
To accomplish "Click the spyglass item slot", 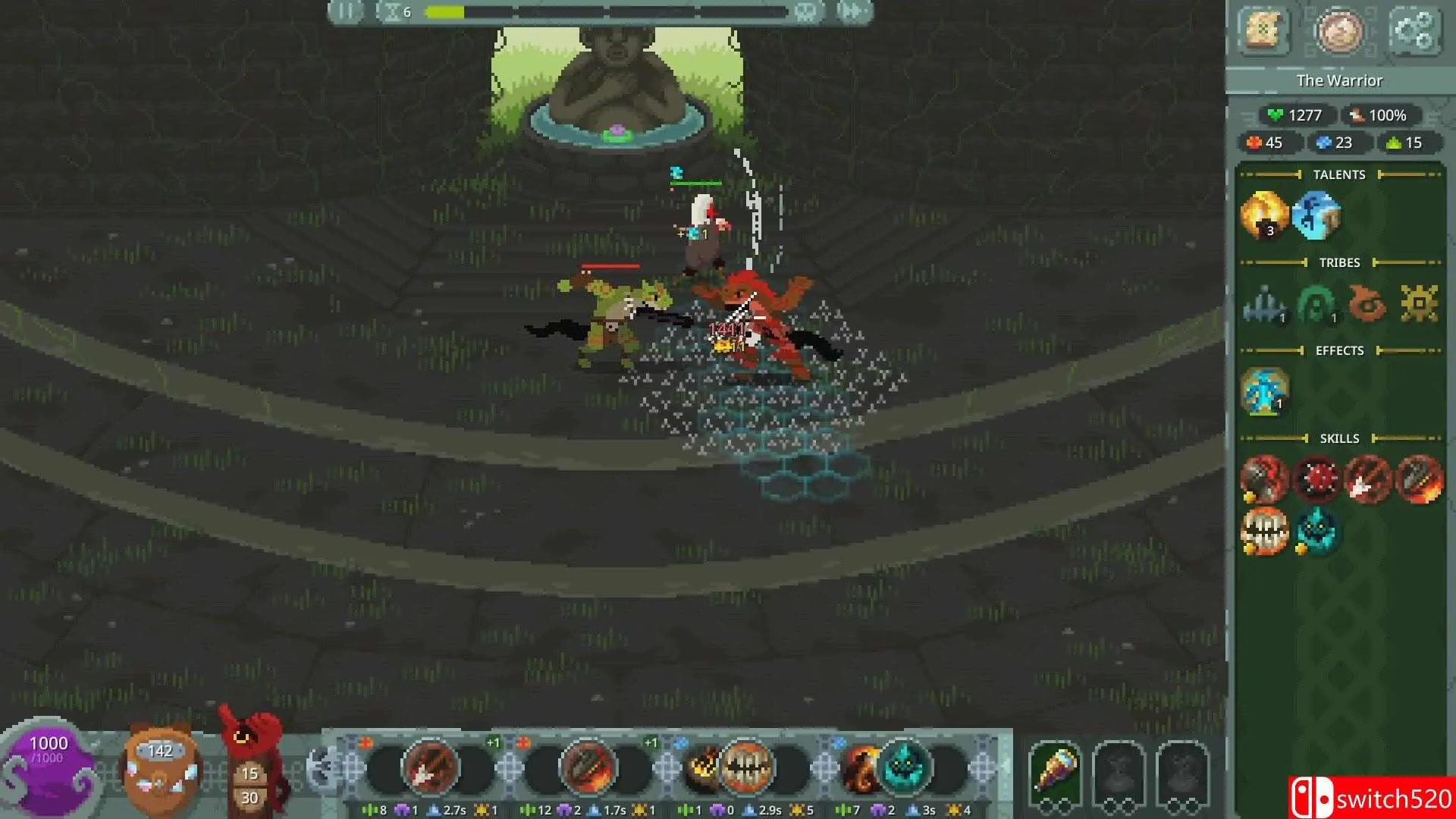I will [1055, 770].
